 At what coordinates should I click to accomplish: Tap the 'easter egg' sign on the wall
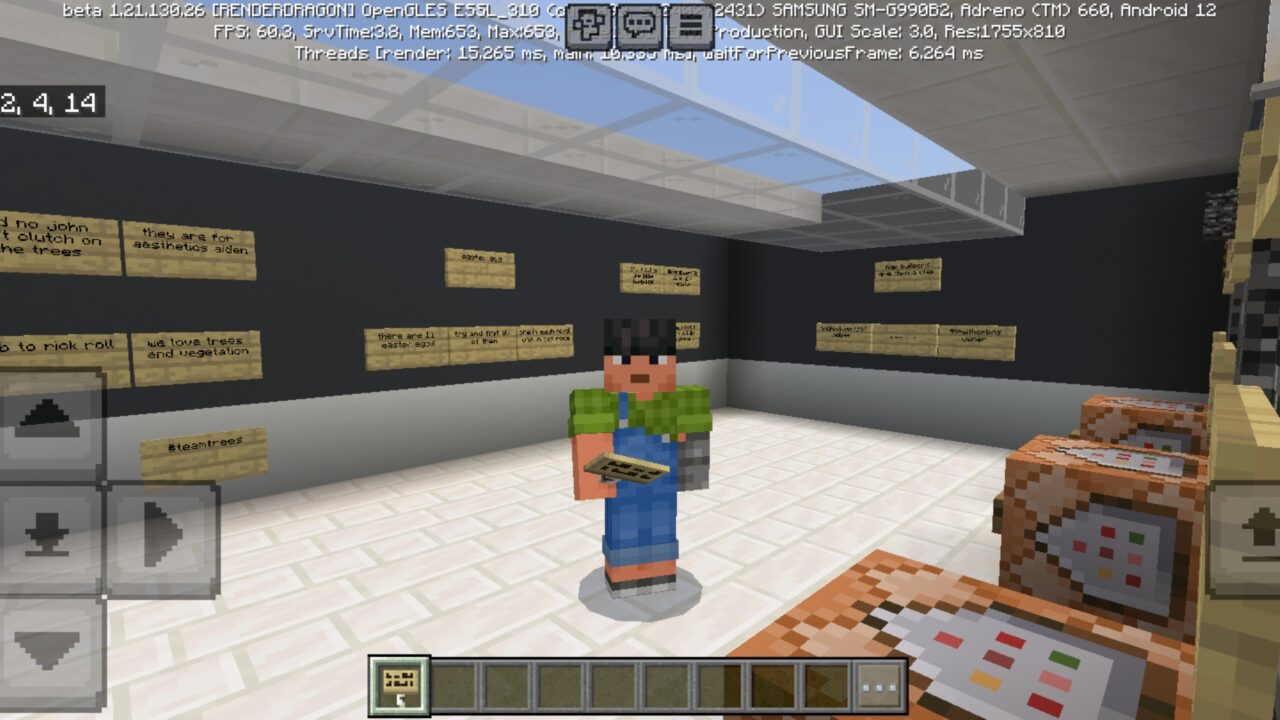478,267
